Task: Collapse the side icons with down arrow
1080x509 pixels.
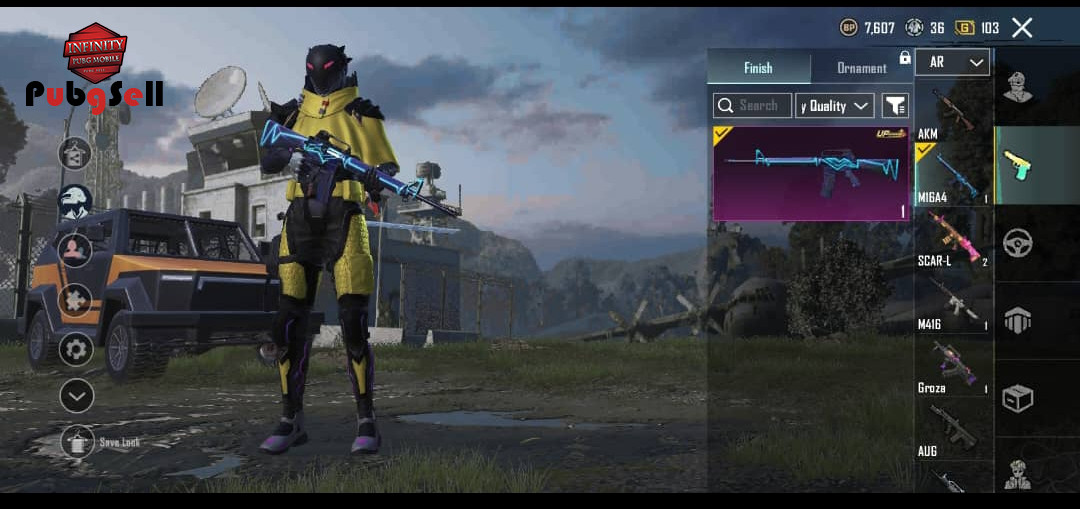Action: [x=76, y=396]
